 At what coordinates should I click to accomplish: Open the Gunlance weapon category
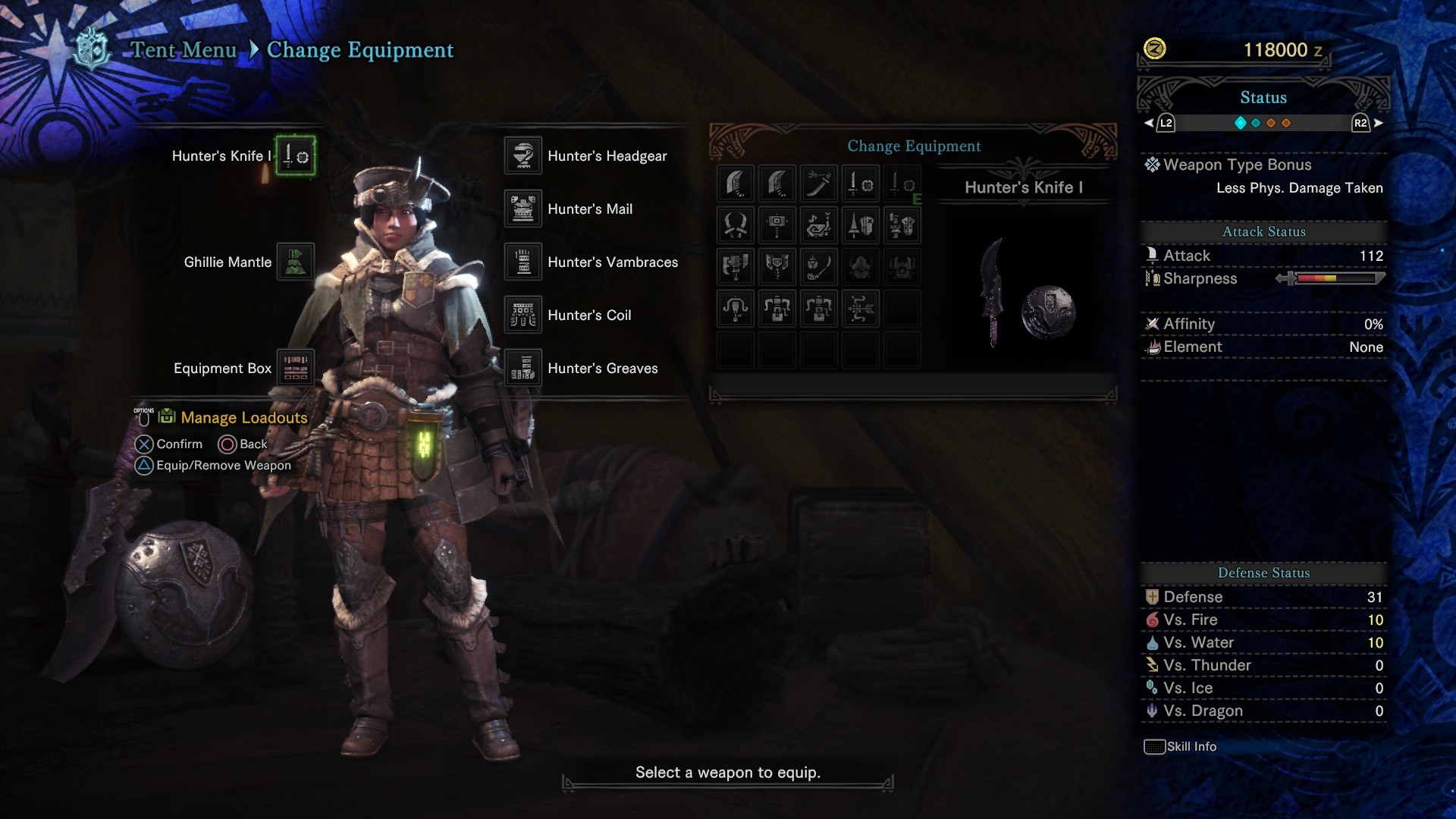(902, 225)
